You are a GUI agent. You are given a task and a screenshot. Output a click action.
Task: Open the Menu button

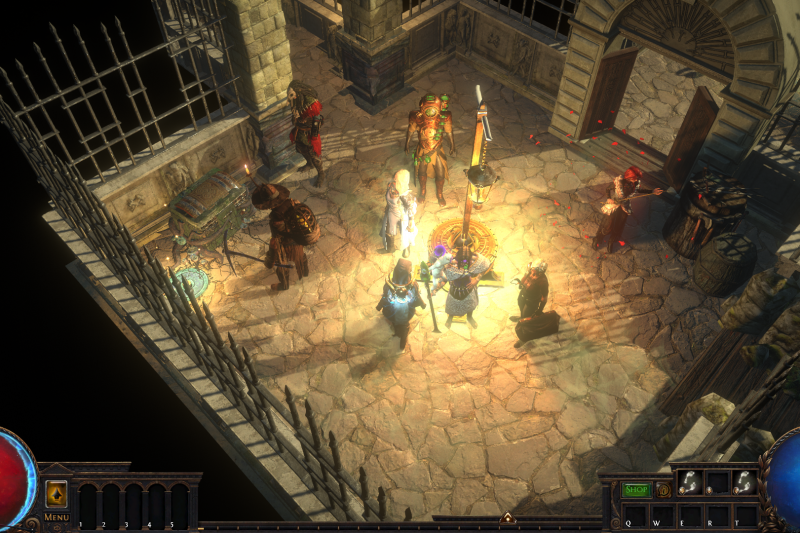(x=56, y=517)
